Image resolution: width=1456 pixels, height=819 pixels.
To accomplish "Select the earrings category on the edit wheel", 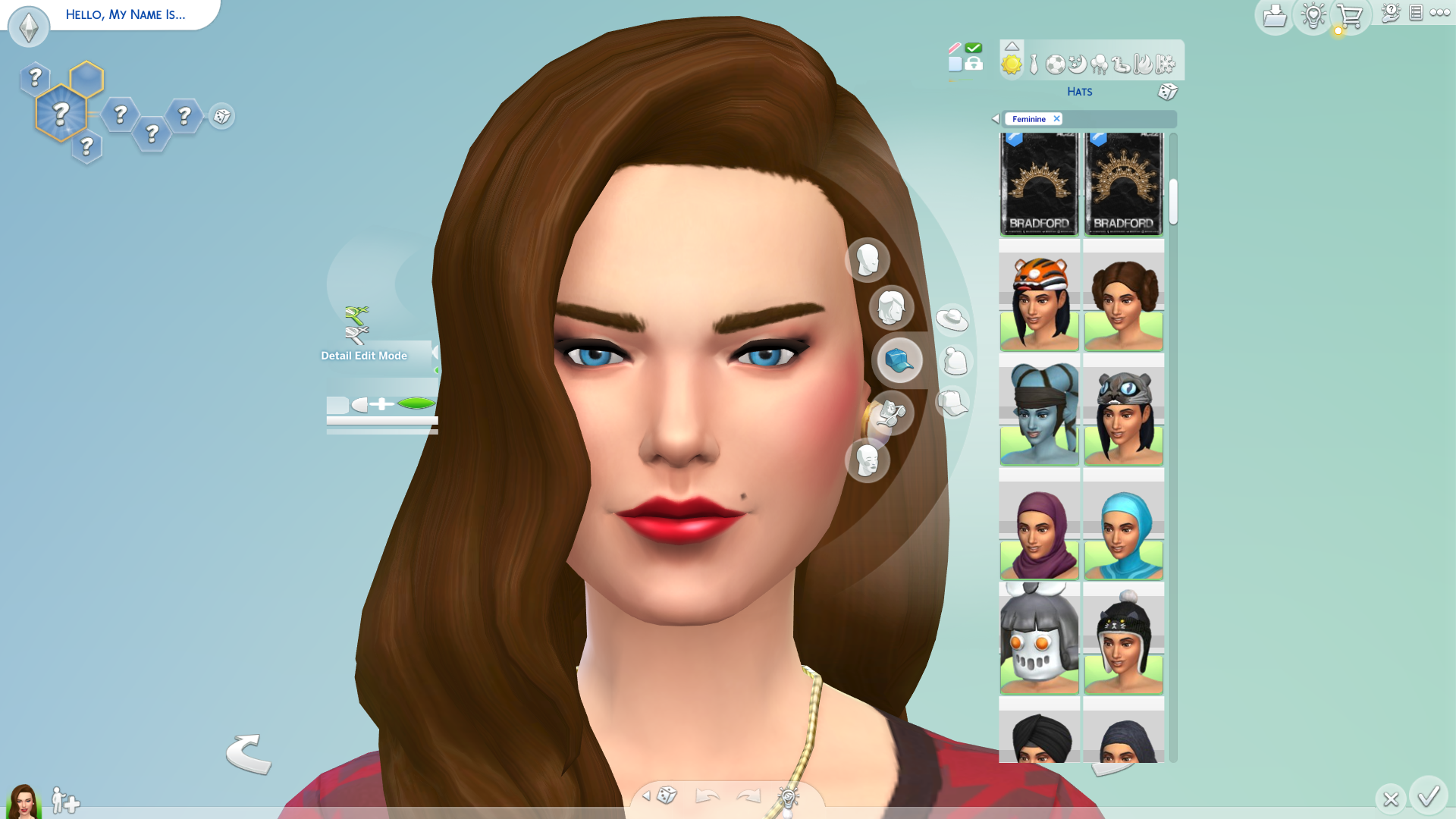I will [x=893, y=413].
